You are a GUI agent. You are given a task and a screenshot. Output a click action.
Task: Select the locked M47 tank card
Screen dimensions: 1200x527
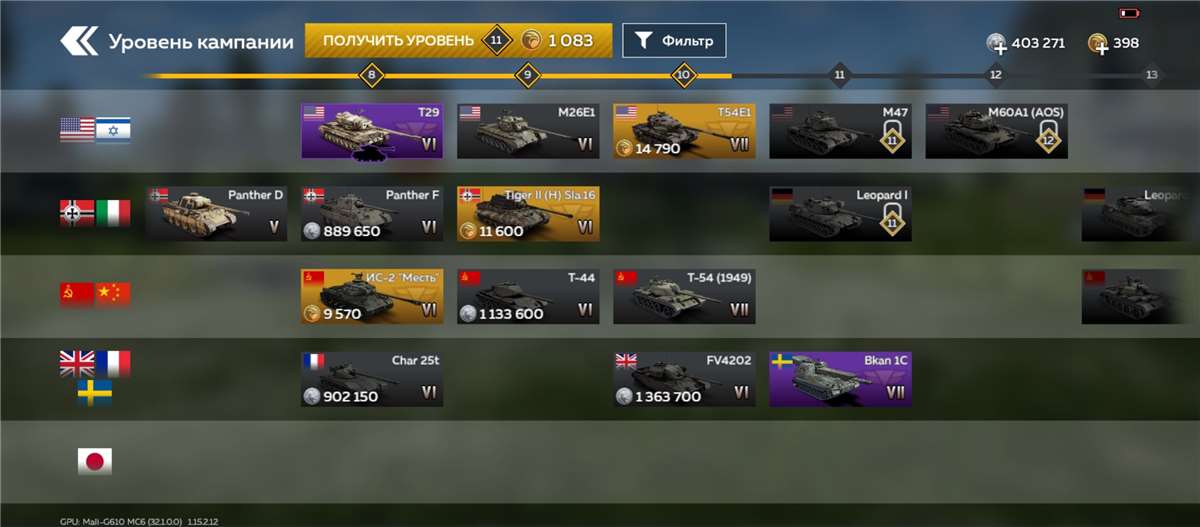tap(840, 130)
